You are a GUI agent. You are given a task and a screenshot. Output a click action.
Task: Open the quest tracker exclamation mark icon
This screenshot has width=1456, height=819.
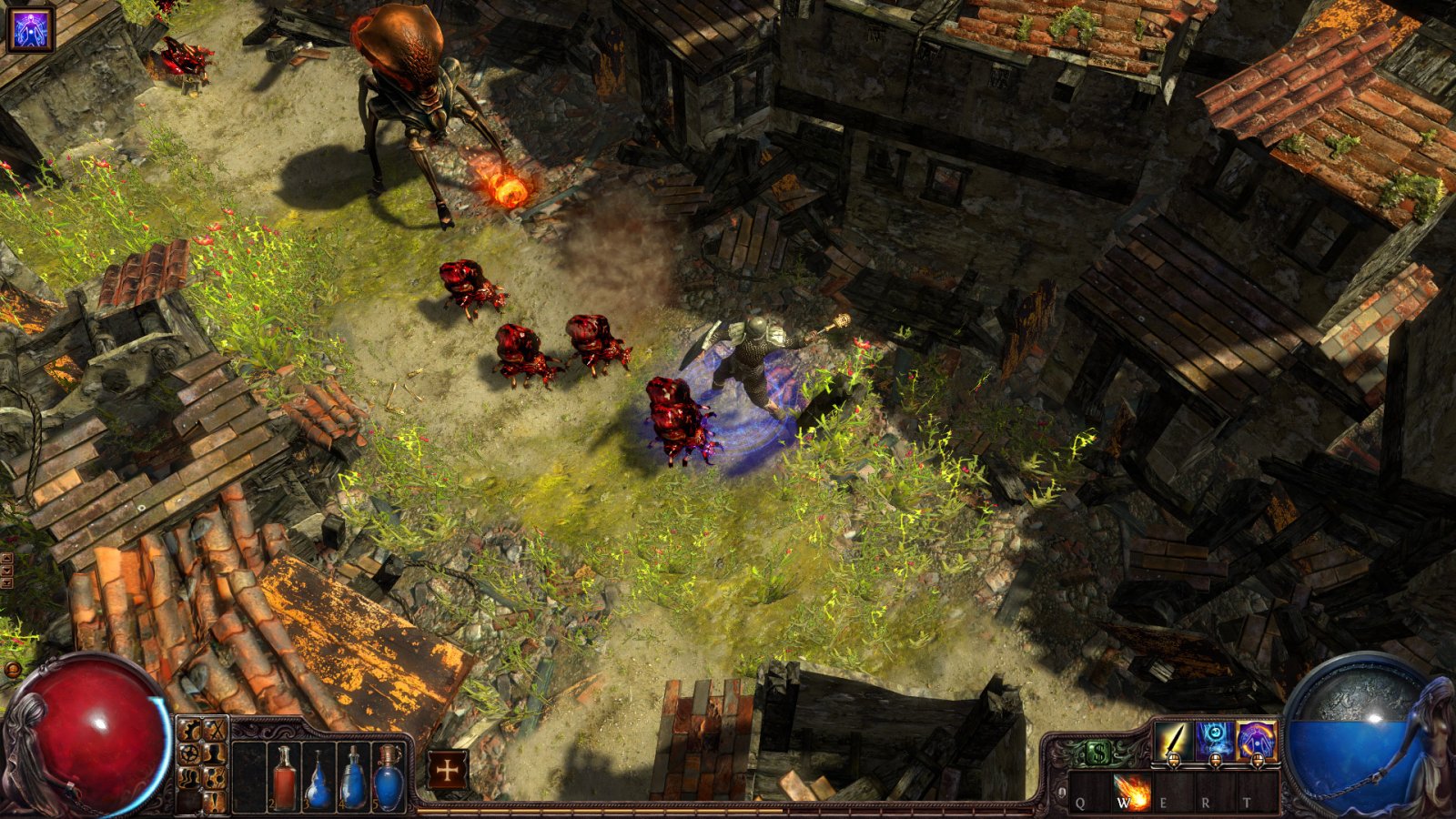[x=214, y=802]
